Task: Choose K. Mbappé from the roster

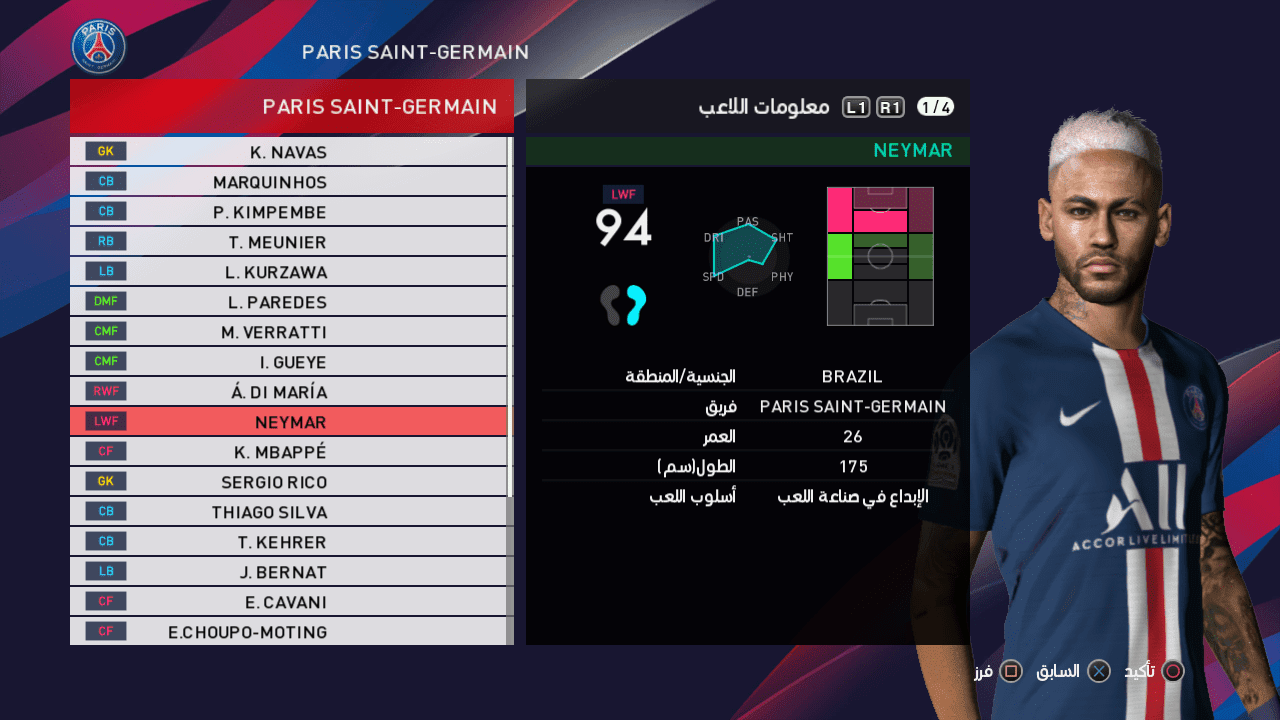Action: 289,452
